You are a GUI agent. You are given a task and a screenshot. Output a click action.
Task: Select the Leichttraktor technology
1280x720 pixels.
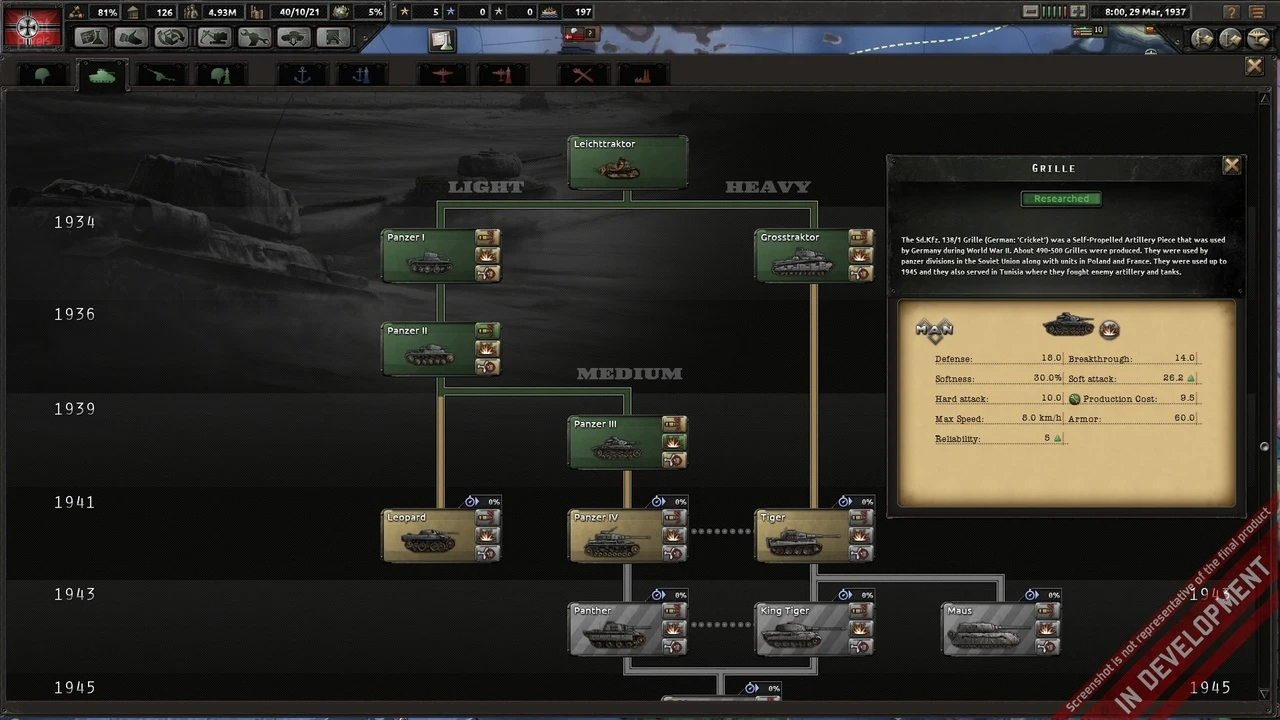point(627,162)
